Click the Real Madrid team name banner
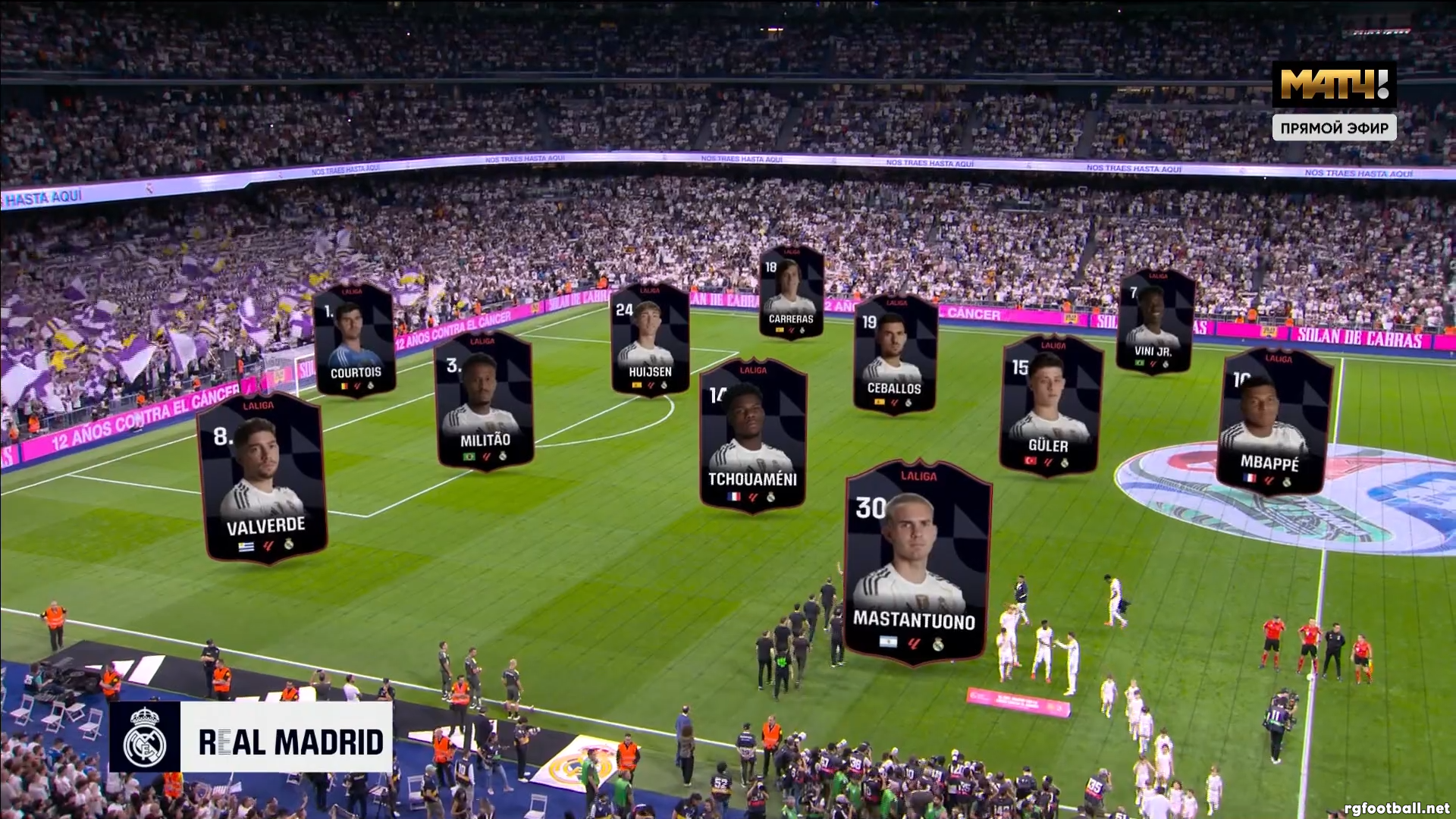1456x819 pixels. (x=251, y=738)
